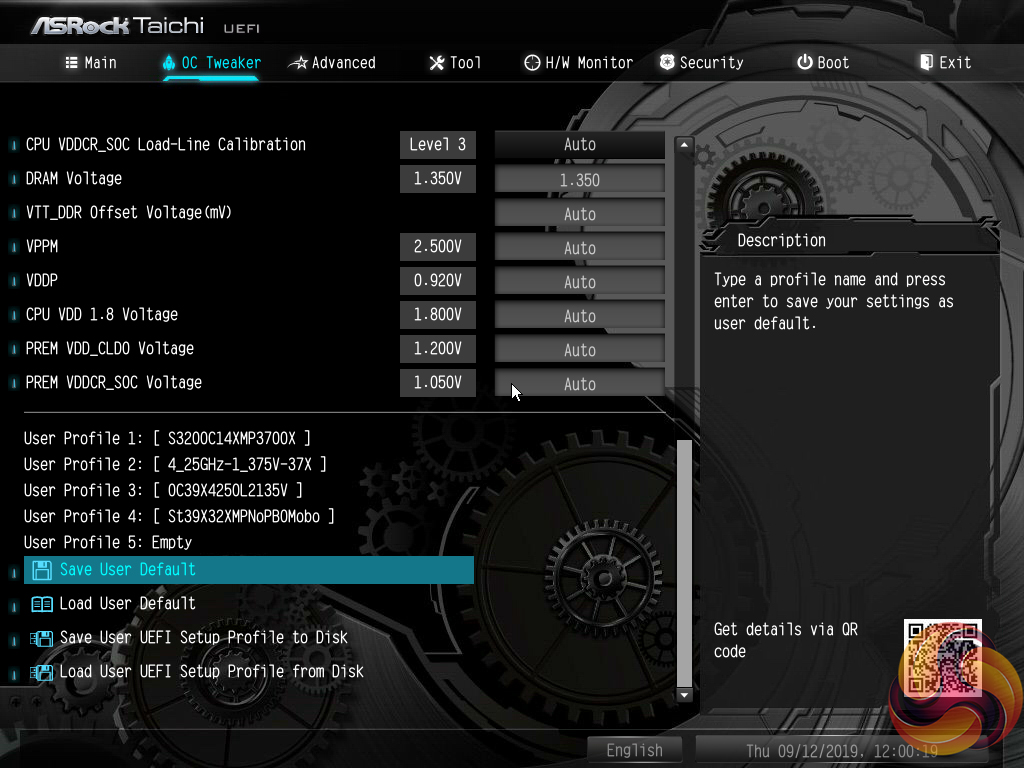
Task: Select Save User UEFI Setup Profile to Disk
Action: coord(203,638)
